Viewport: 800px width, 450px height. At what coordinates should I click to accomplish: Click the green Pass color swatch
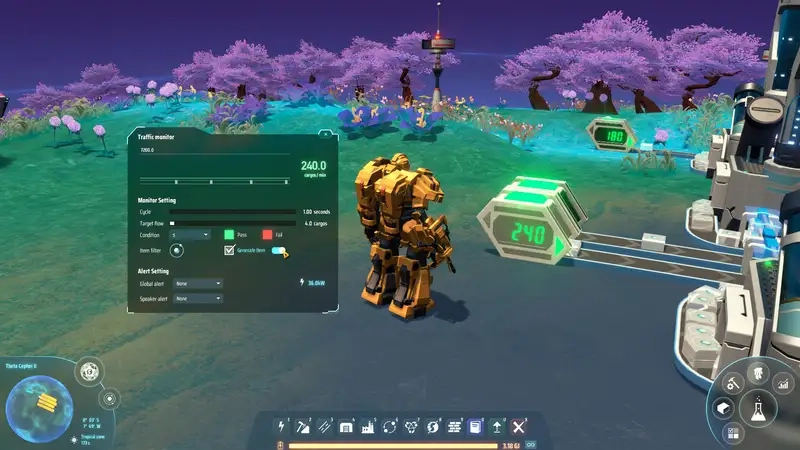point(229,234)
